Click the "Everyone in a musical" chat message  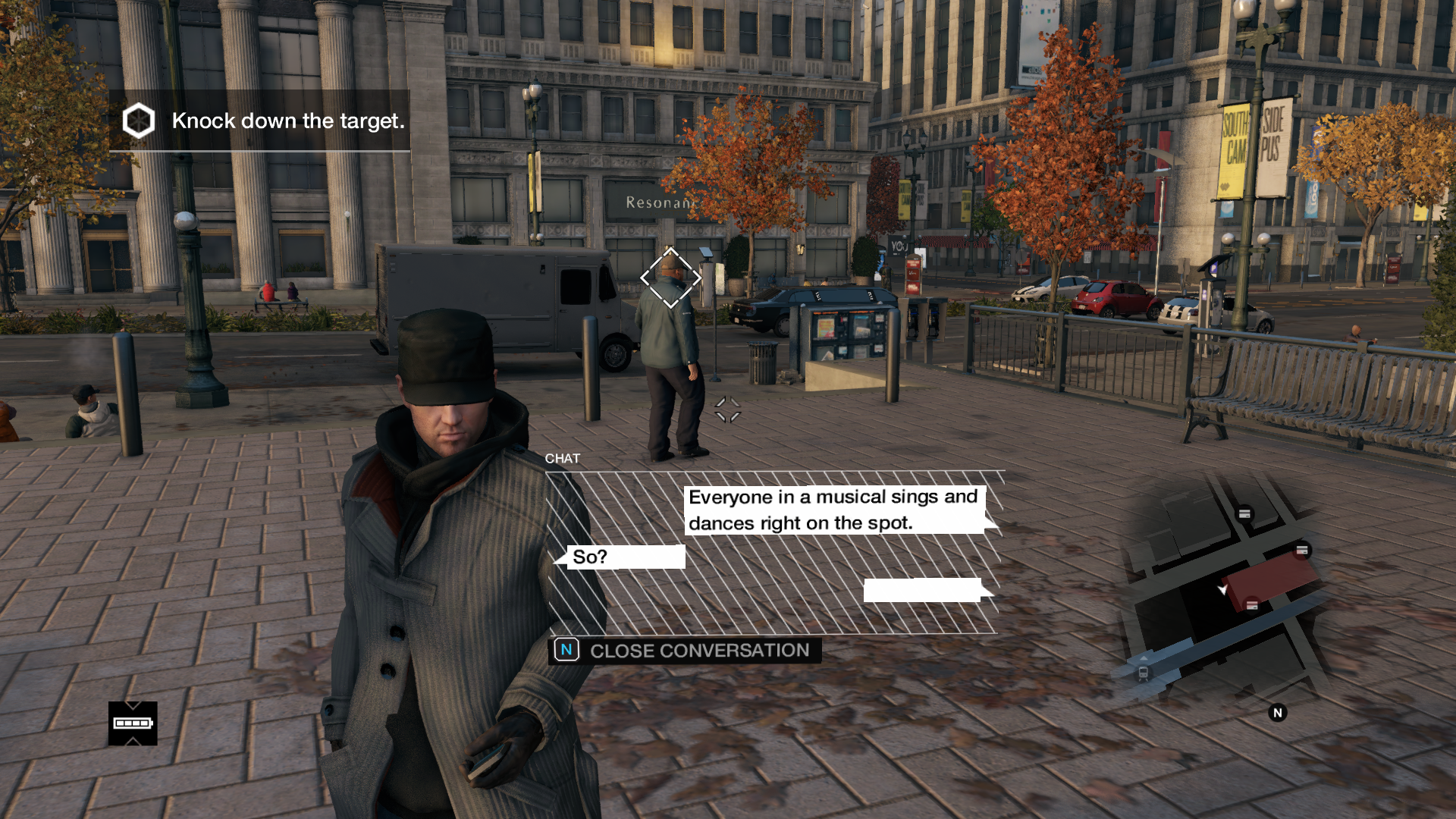(x=833, y=510)
